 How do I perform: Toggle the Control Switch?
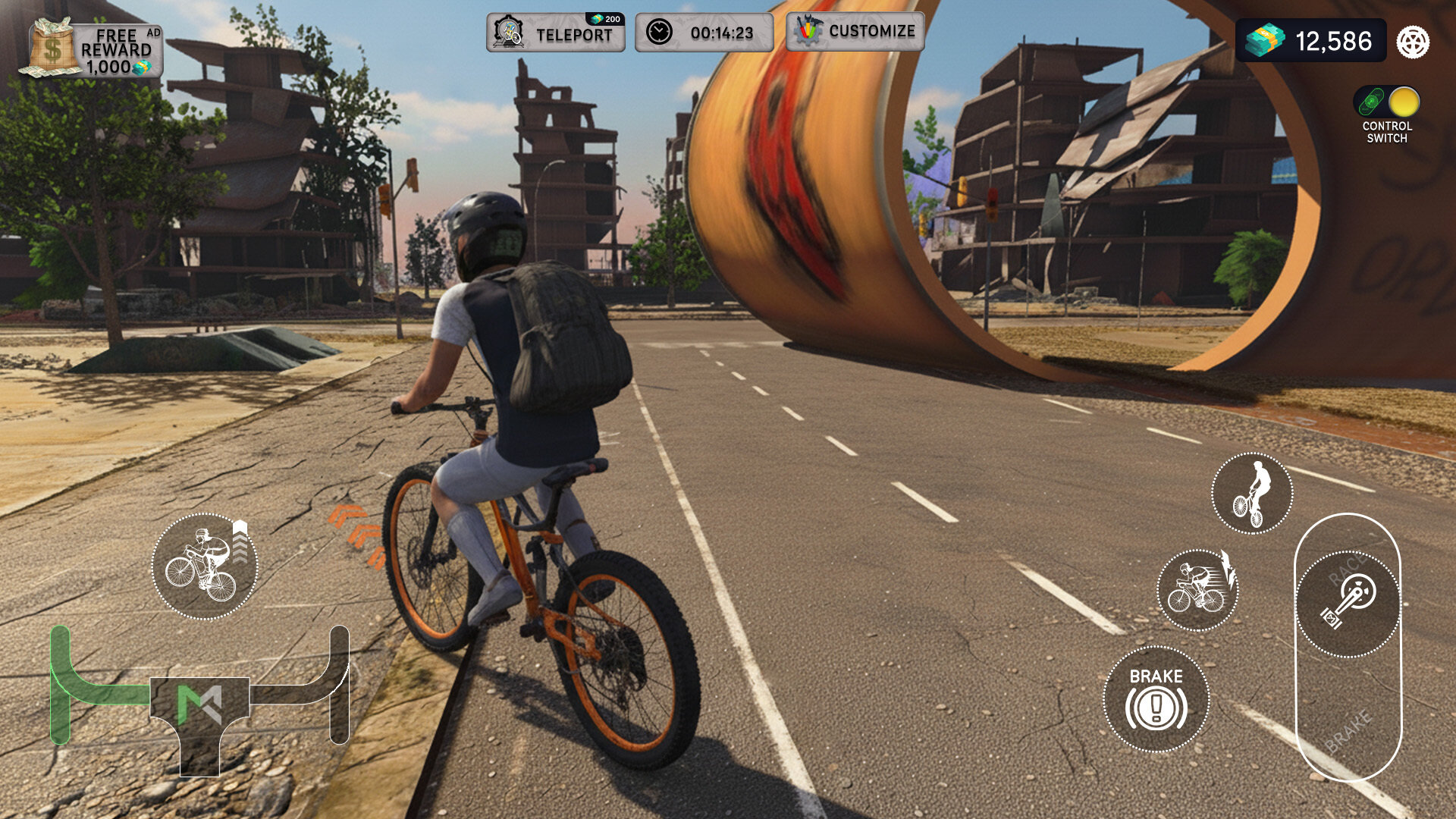coord(1387,102)
